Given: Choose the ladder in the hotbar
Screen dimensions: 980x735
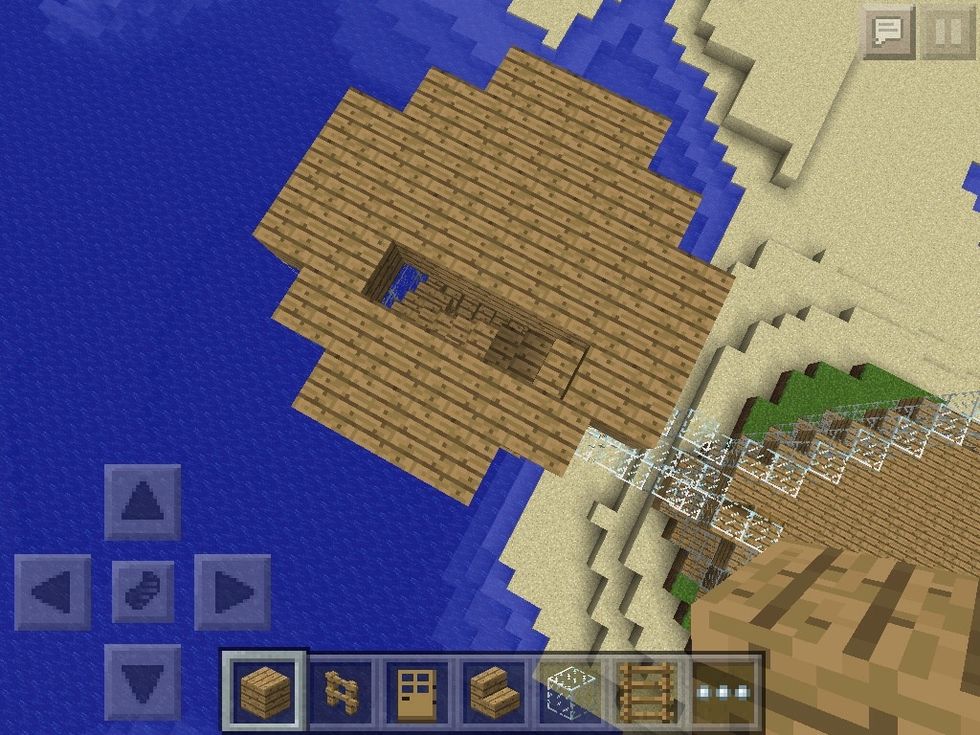Looking at the screenshot, I should click(647, 690).
